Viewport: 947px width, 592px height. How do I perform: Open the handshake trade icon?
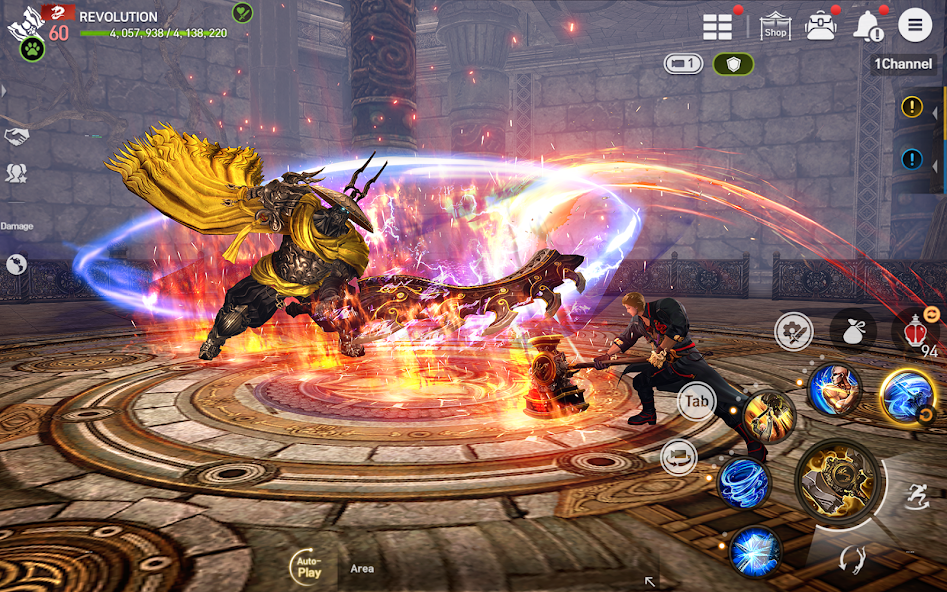click(16, 137)
